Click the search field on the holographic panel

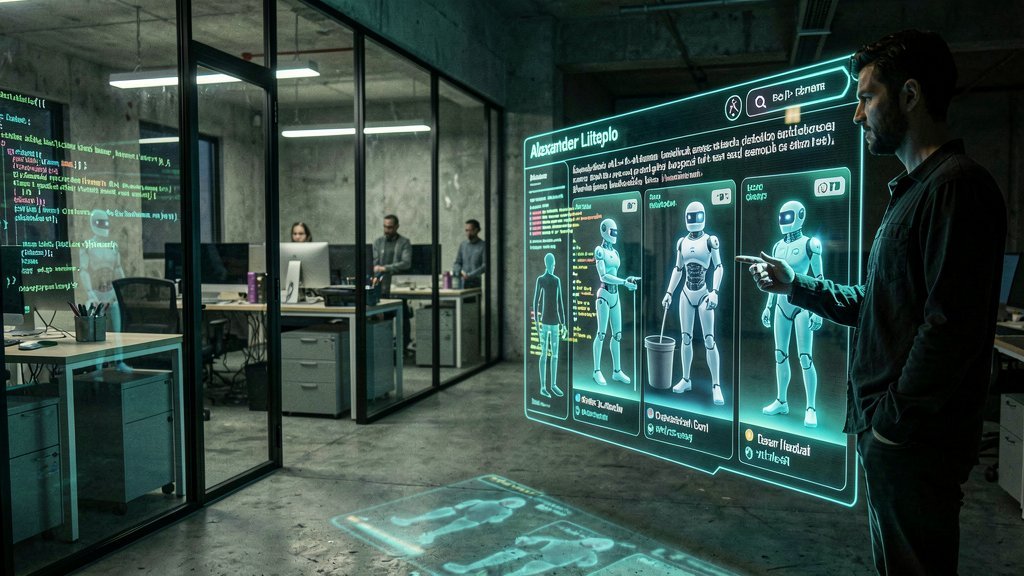point(795,95)
